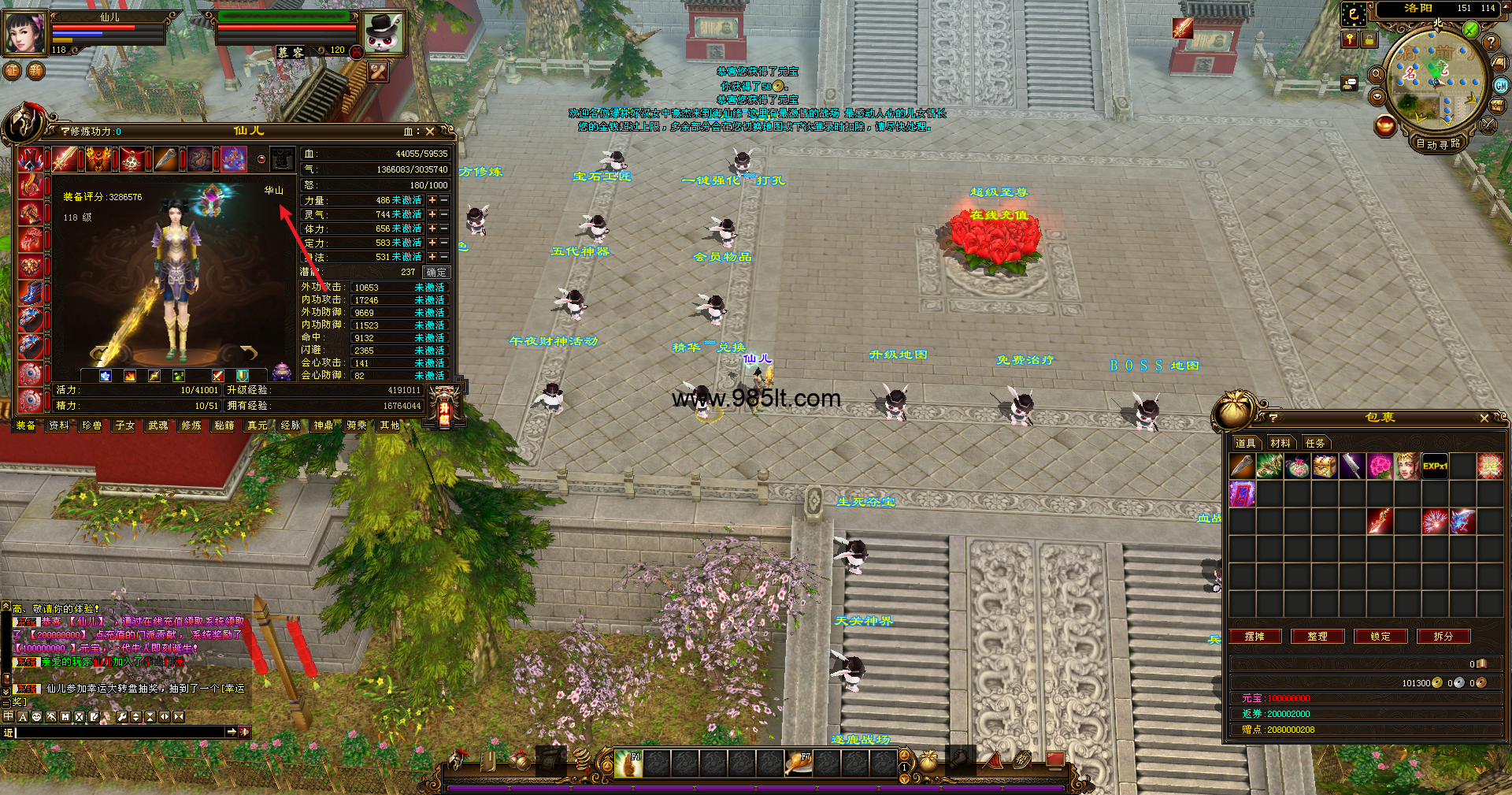Open a stall with 摆摊 button
This screenshot has height=795, width=1512.
1254,637
